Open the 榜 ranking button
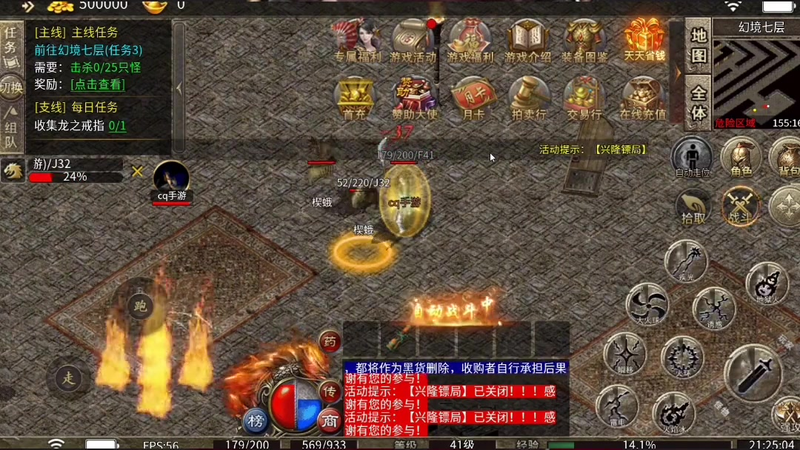Viewport: 800px width, 450px height. [254, 419]
